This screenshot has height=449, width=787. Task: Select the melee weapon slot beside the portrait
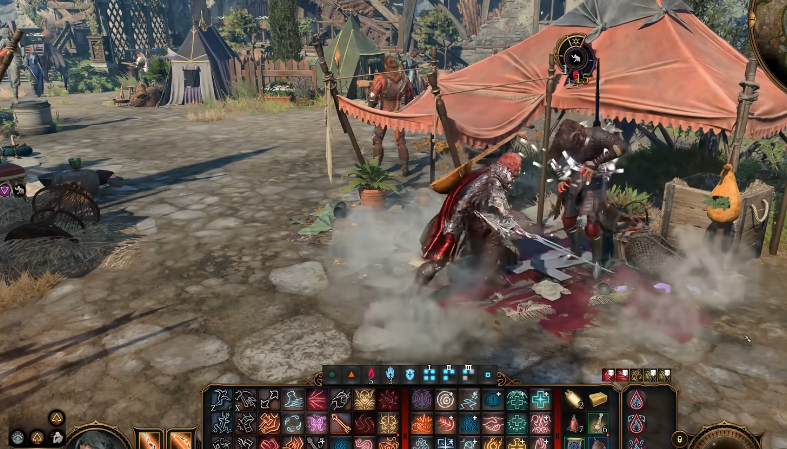[x=150, y=439]
